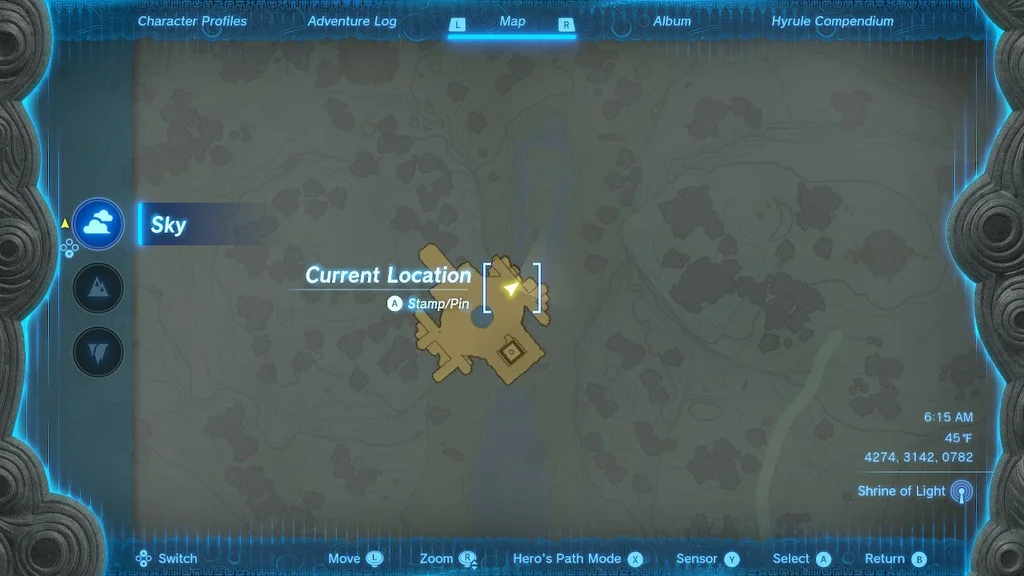Go to the Hyrule Compendium tab
Viewport: 1024px width, 576px height.
832,21
